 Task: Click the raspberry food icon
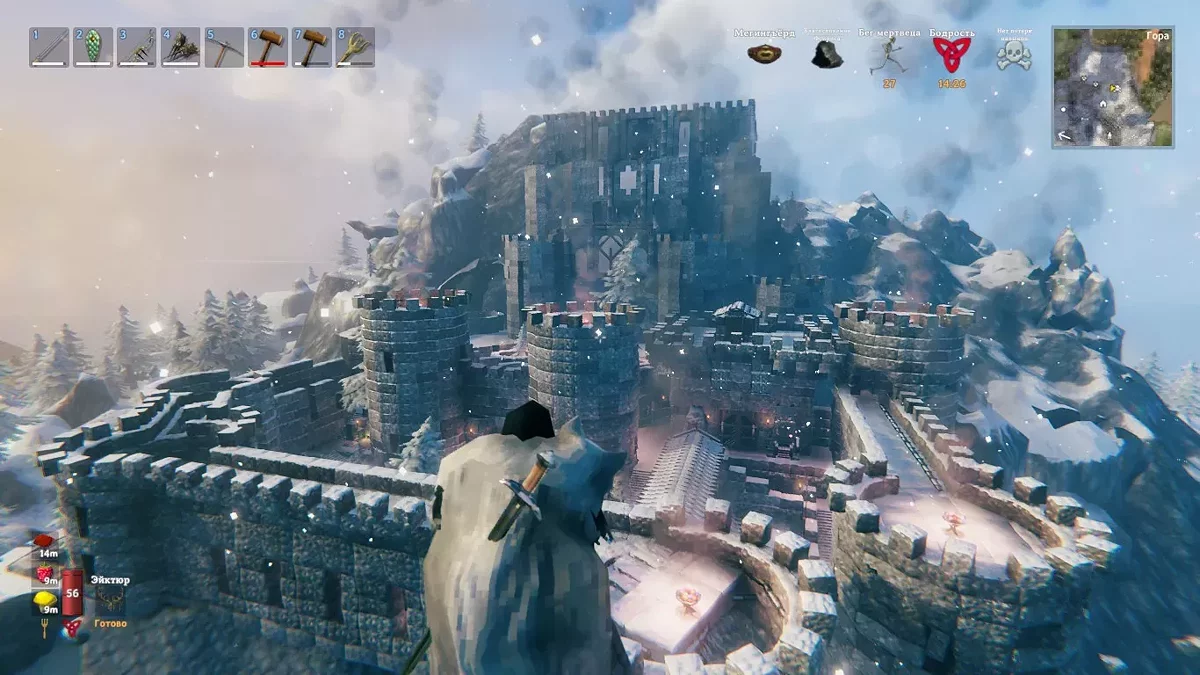tap(45, 573)
